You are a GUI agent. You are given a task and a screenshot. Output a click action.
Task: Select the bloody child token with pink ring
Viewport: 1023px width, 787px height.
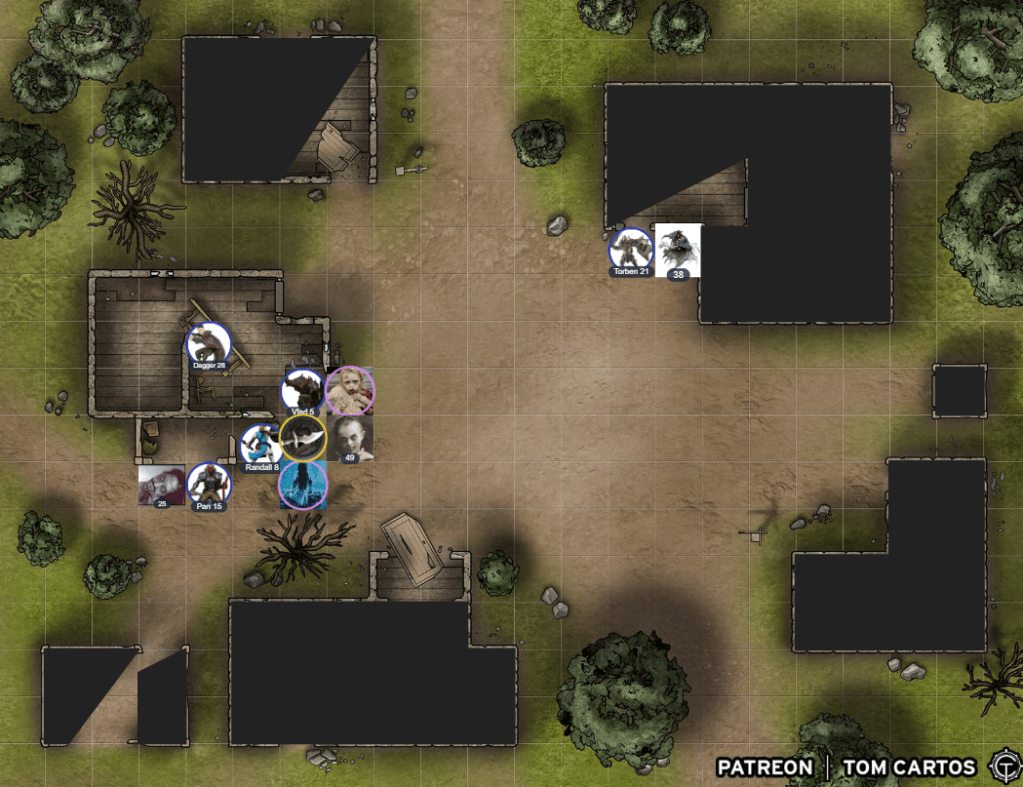[x=350, y=390]
